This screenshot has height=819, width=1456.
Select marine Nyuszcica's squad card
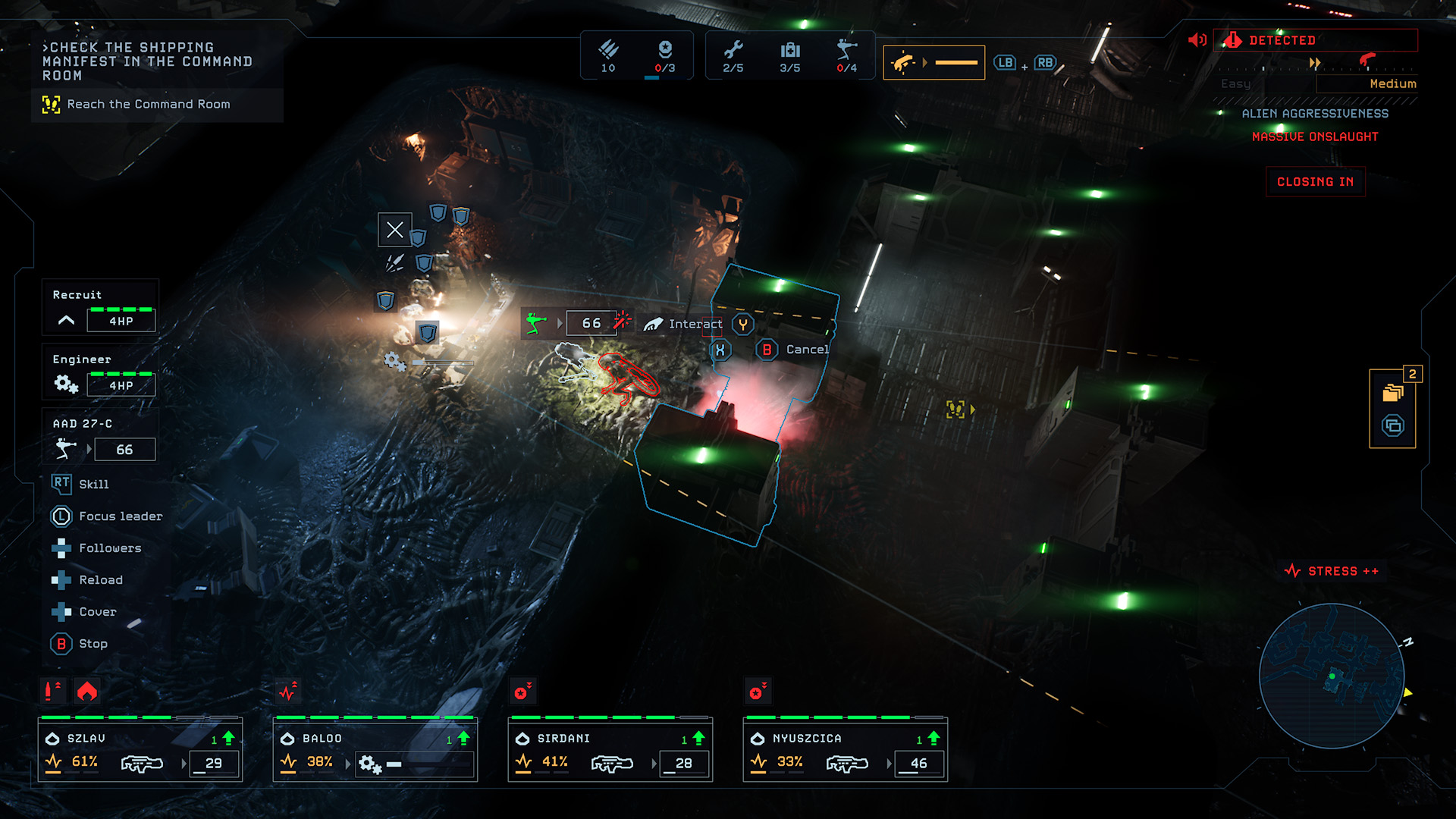click(846, 751)
